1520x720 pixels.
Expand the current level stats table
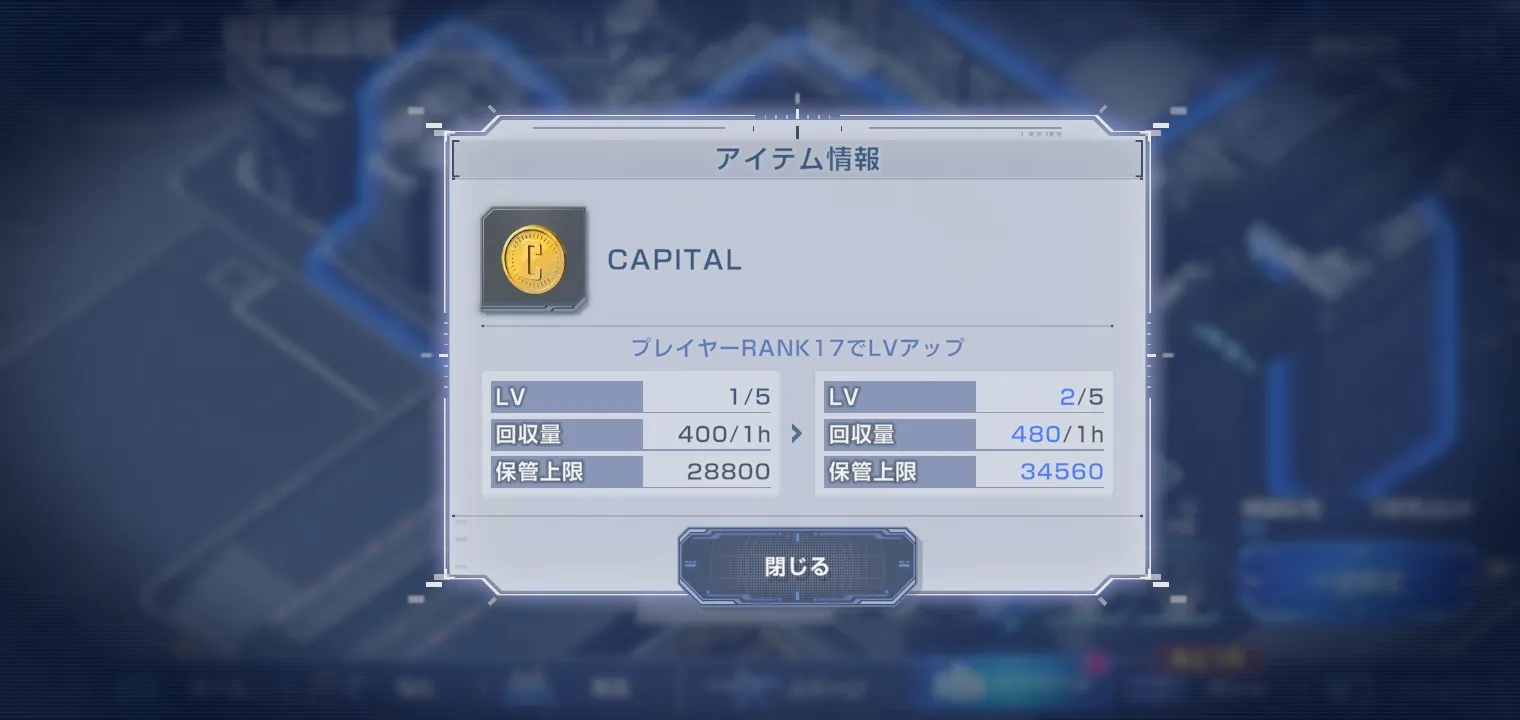tap(630, 434)
